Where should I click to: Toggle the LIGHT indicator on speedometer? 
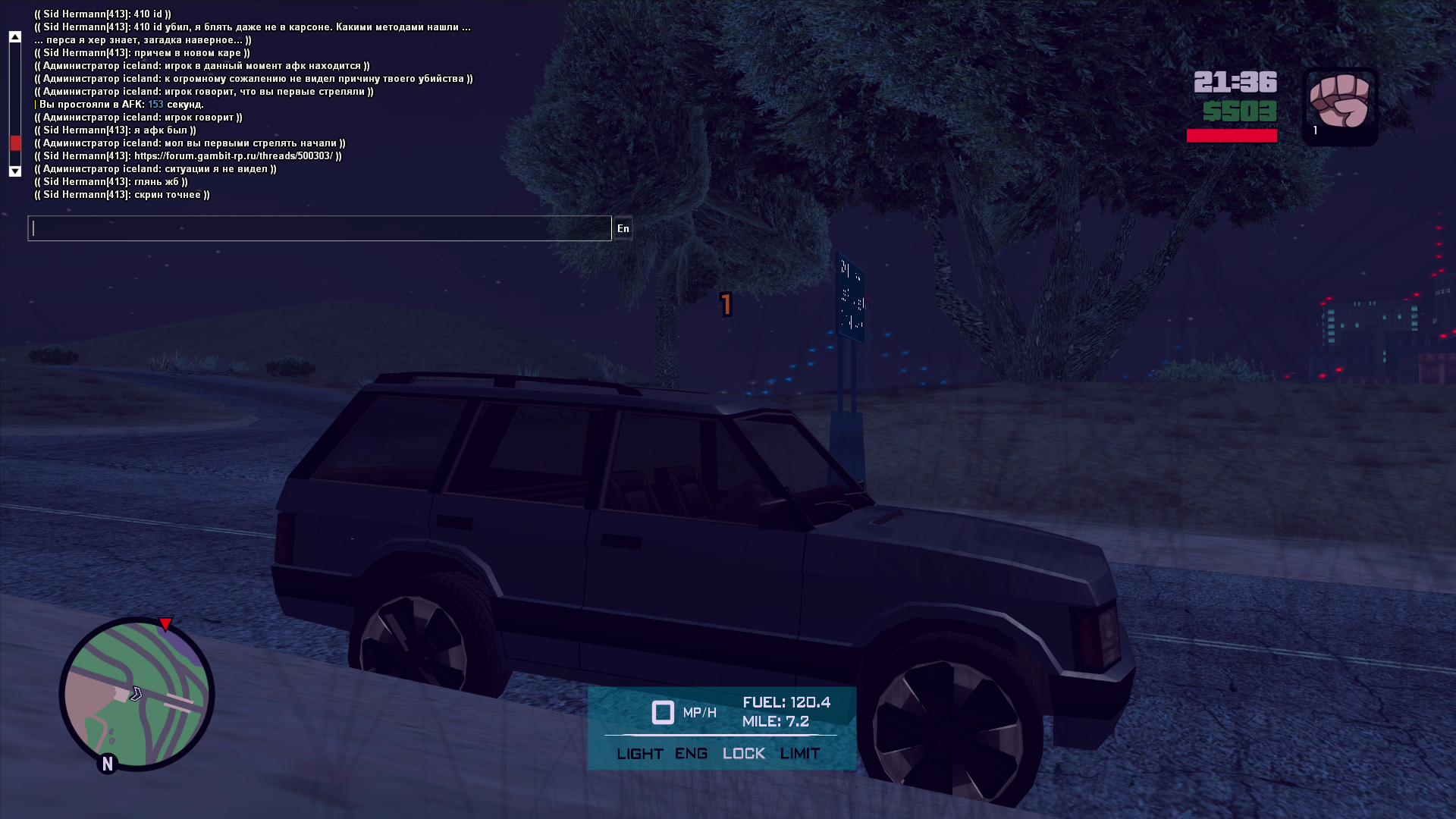pos(639,754)
